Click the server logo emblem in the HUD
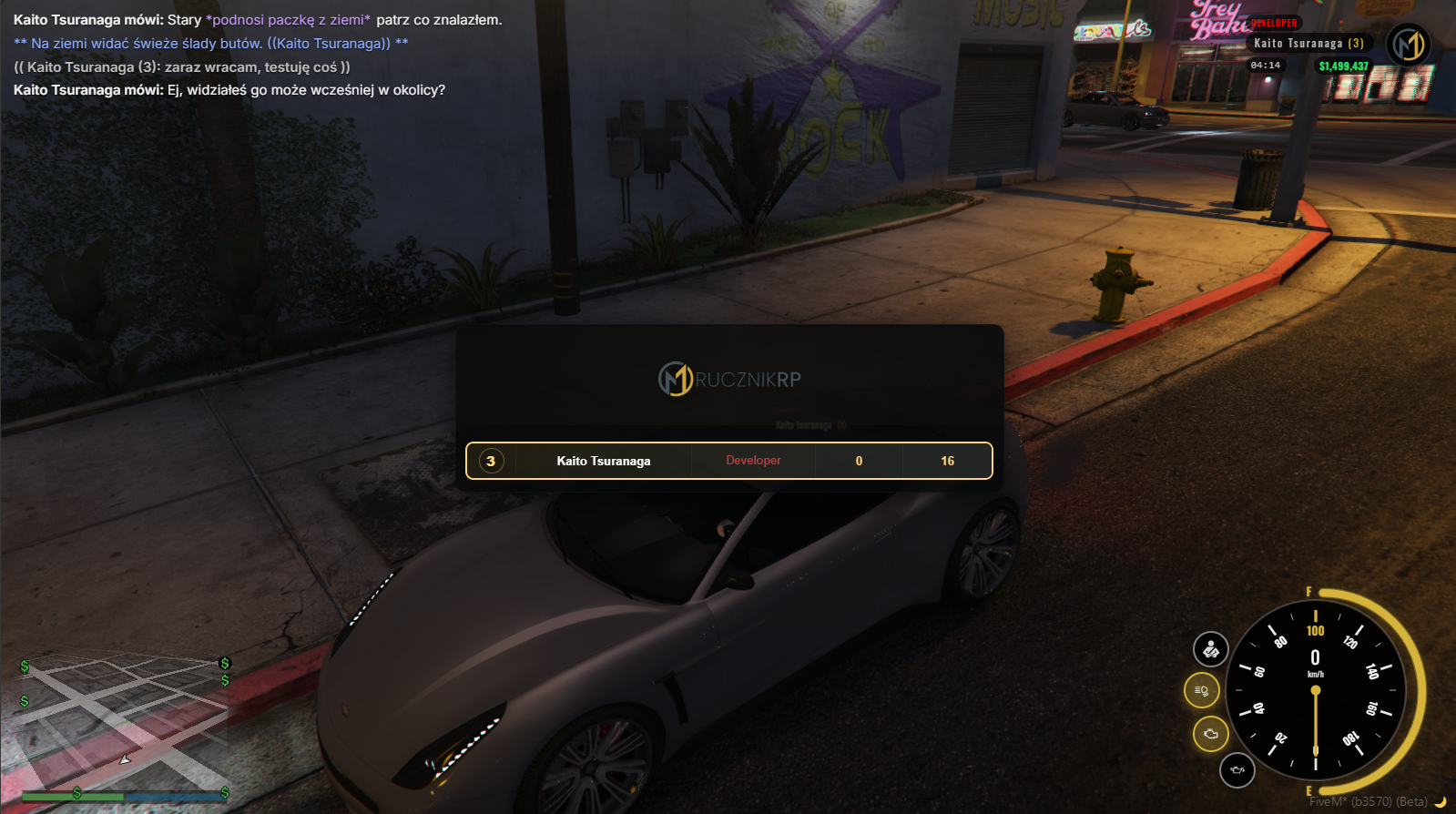The height and width of the screenshot is (814, 1456). pos(1408,45)
